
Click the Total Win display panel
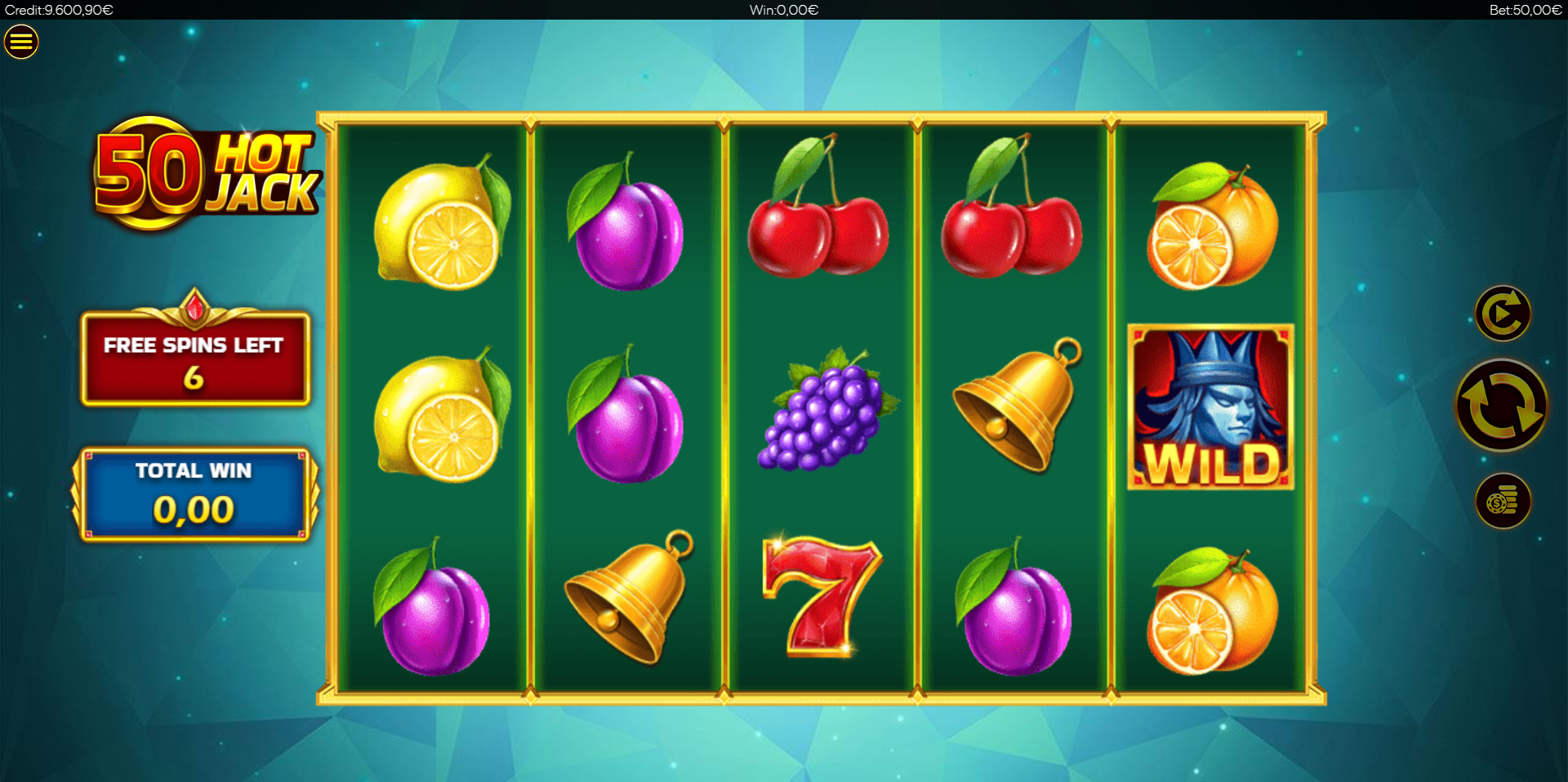(x=194, y=493)
